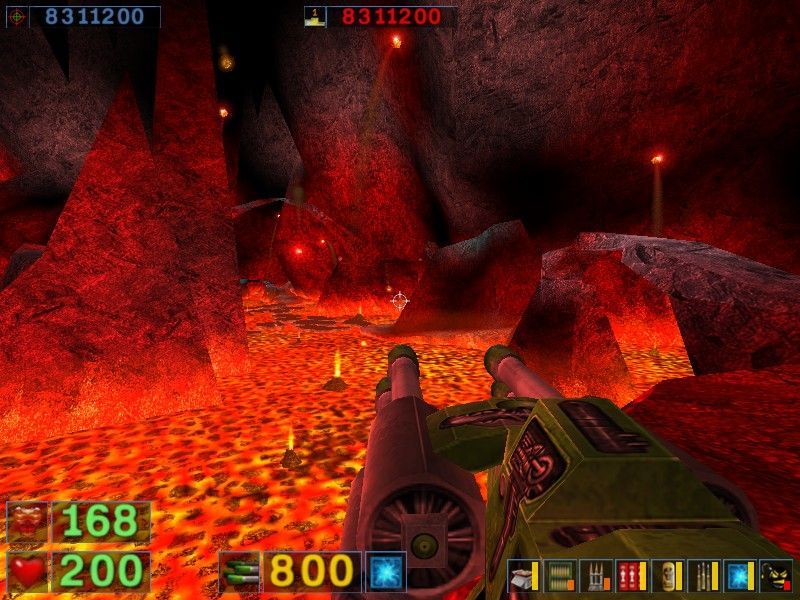Choose the blue electricity cell in the ammo row
Viewport: 800px width, 600px height.
[738, 575]
